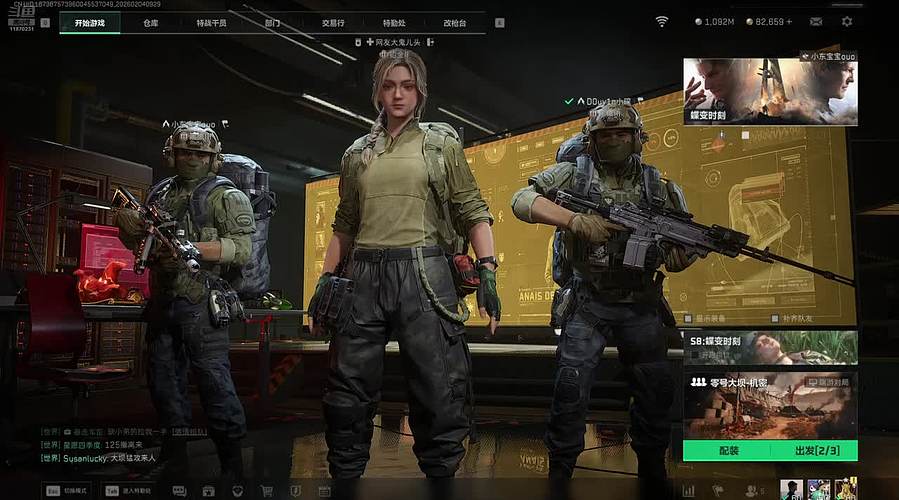
Task: Open the mail envelope icon
Action: pyautogui.click(x=816, y=21)
